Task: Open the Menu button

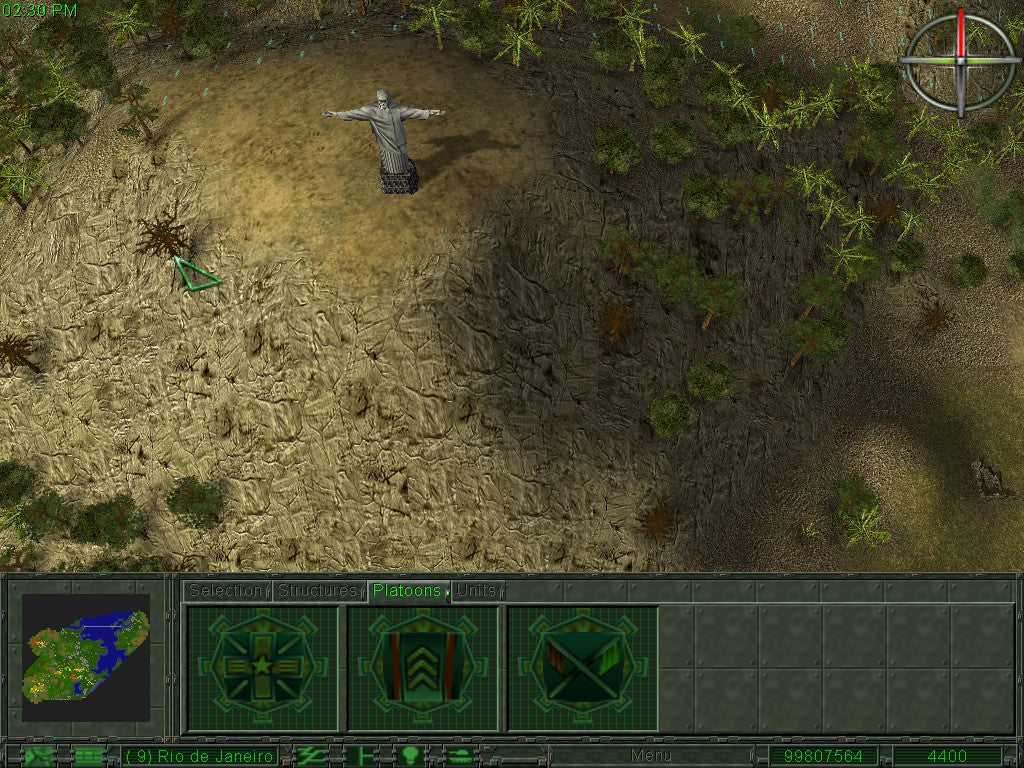Action: (x=651, y=756)
